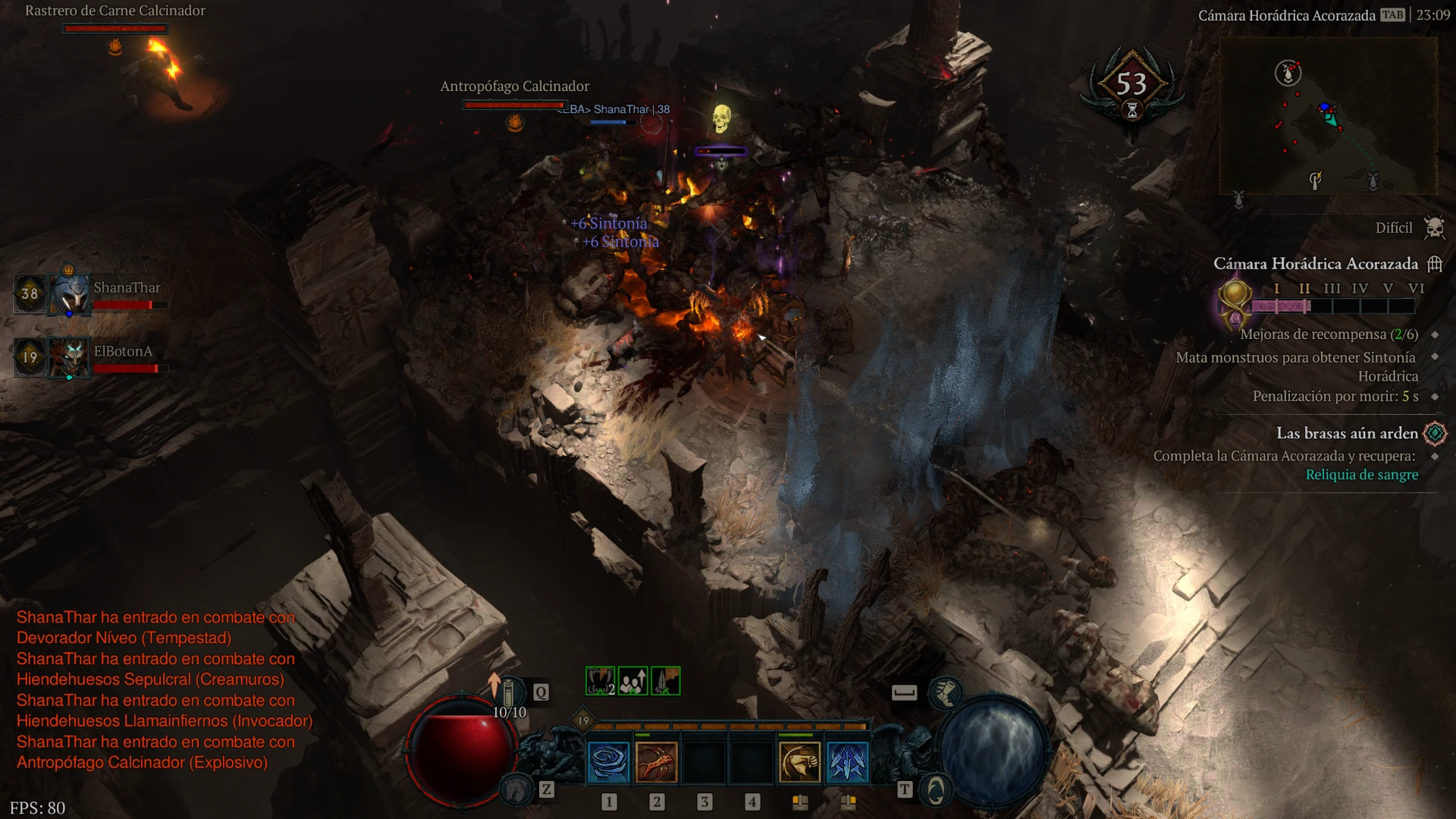Open the combat chat log
Image resolution: width=1456 pixels, height=819 pixels.
click(x=163, y=689)
